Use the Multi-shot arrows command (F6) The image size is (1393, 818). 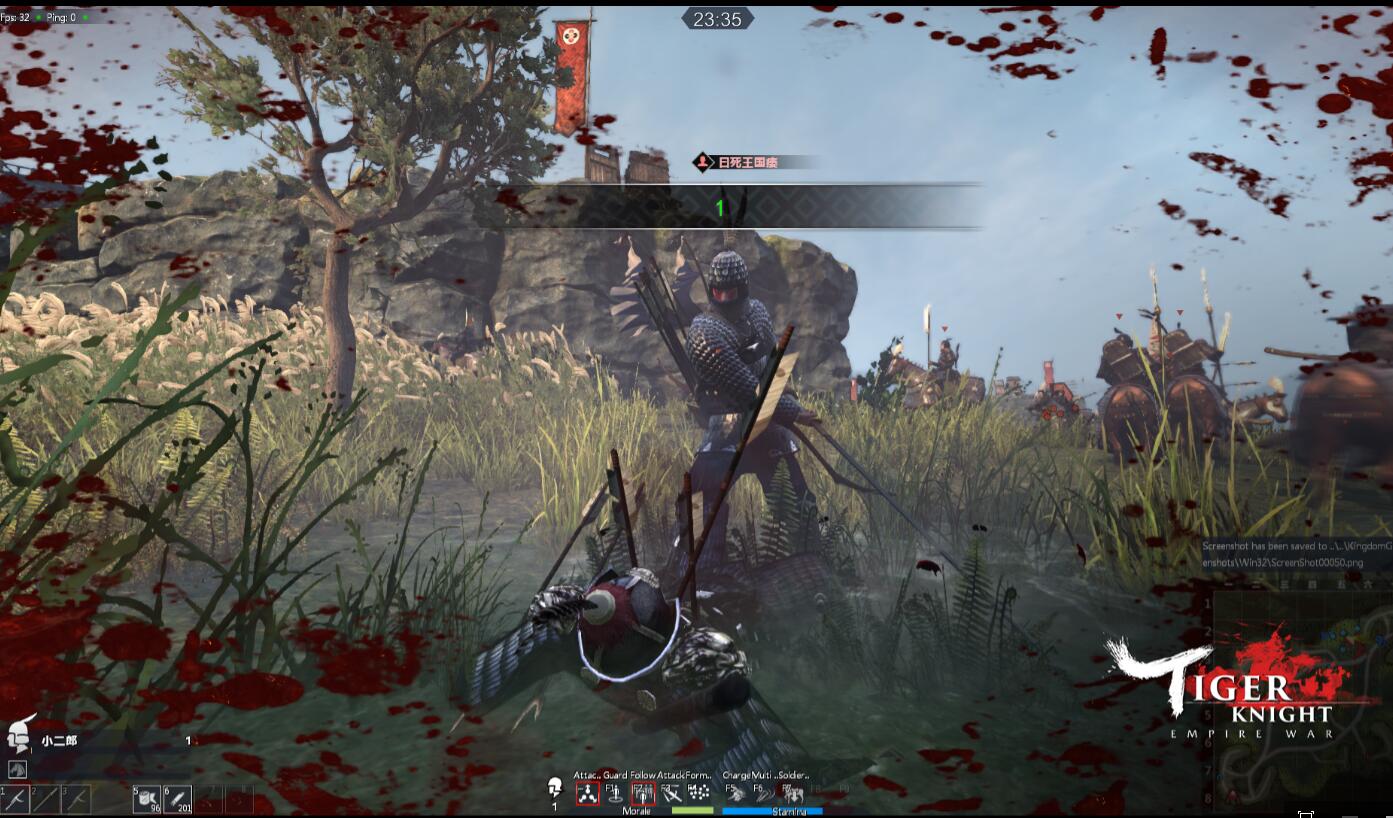coord(765,794)
